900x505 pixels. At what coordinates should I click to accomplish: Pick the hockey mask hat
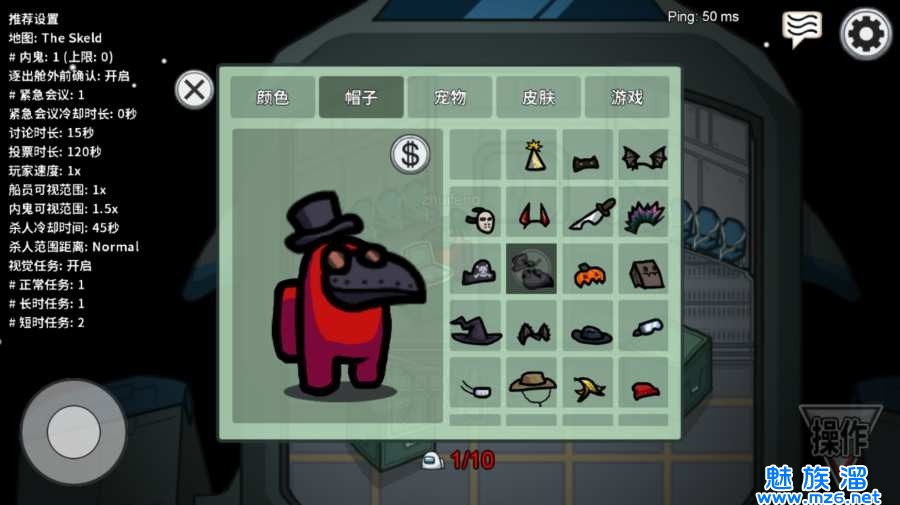pos(476,214)
